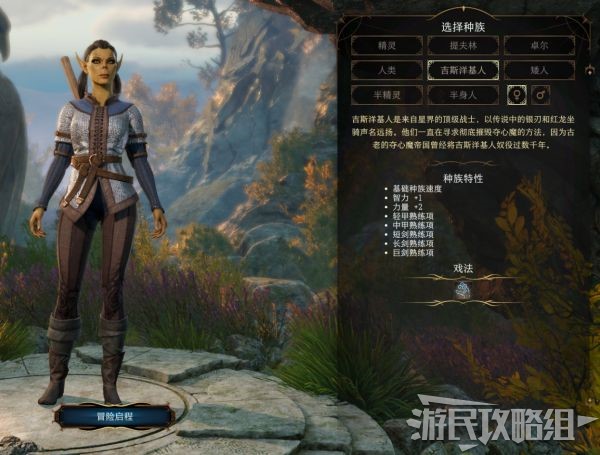The image size is (600, 455).
Task: Switch to the female gender symbol
Action: pos(517,95)
